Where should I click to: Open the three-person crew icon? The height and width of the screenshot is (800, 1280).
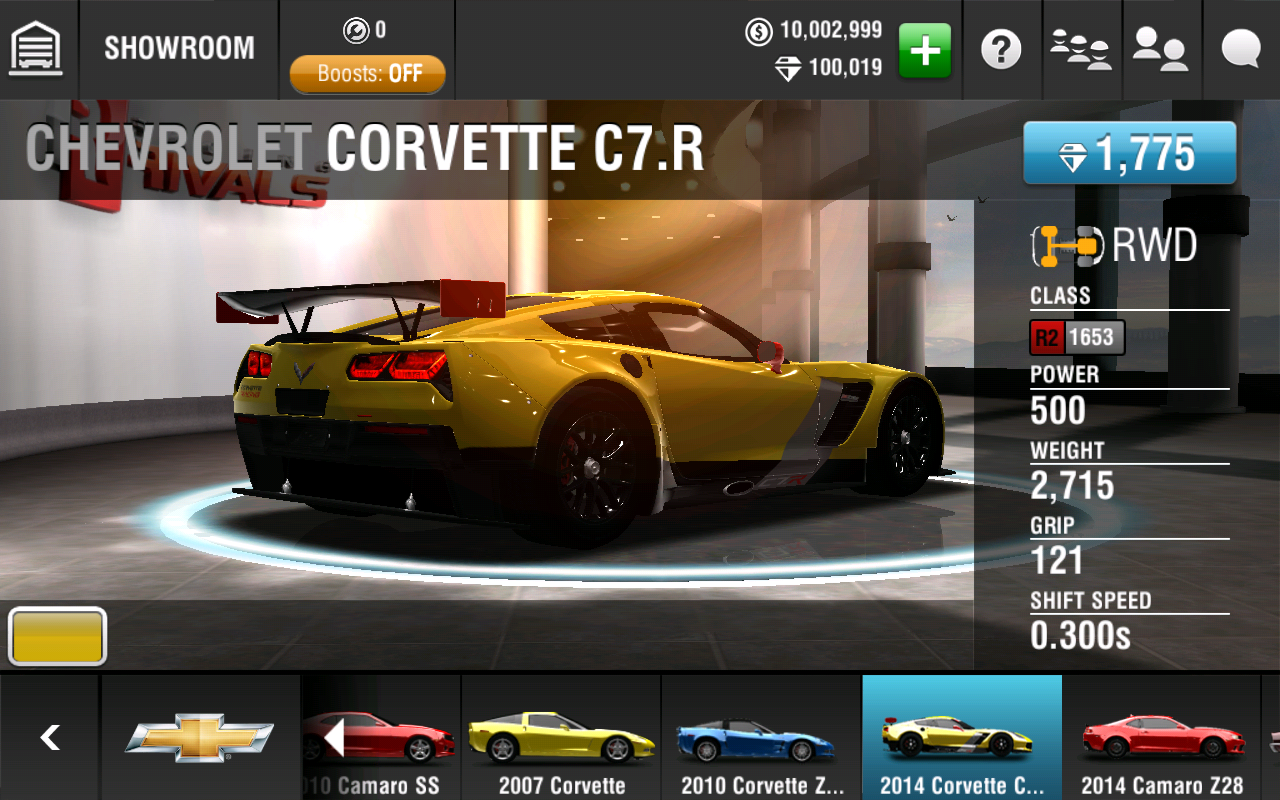click(x=1081, y=49)
